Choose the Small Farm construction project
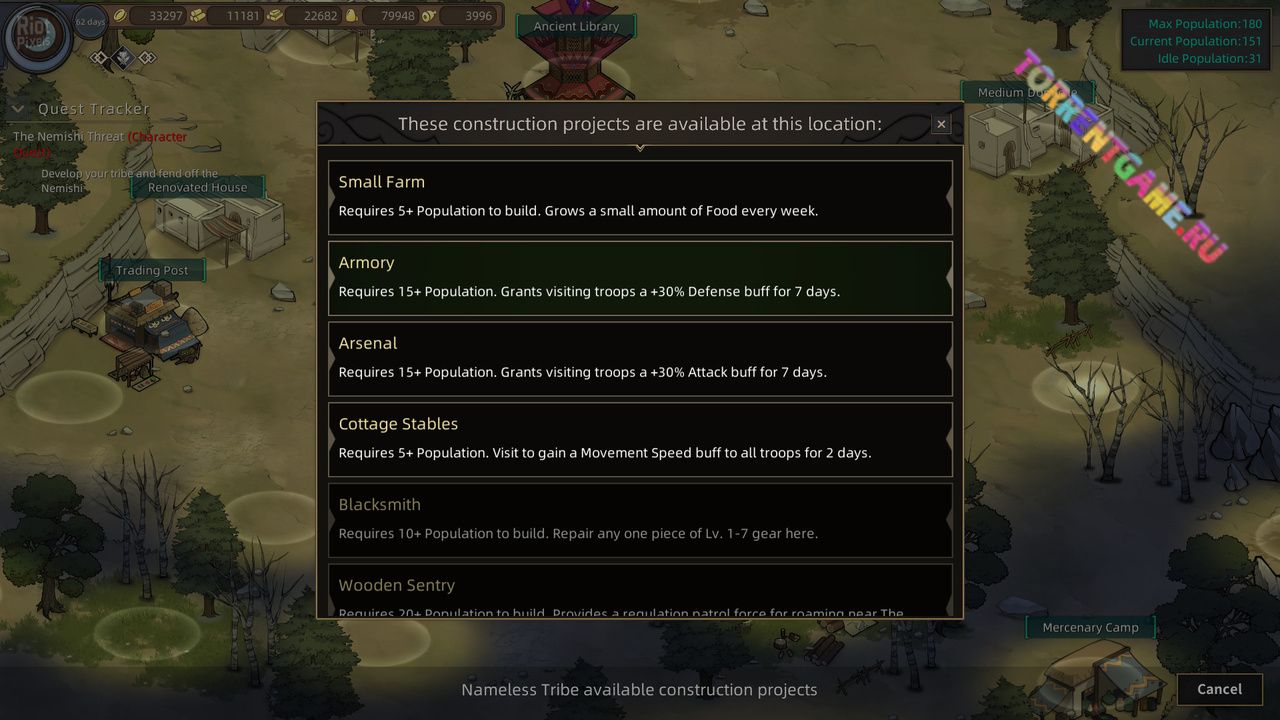1280x720 pixels. (640, 197)
